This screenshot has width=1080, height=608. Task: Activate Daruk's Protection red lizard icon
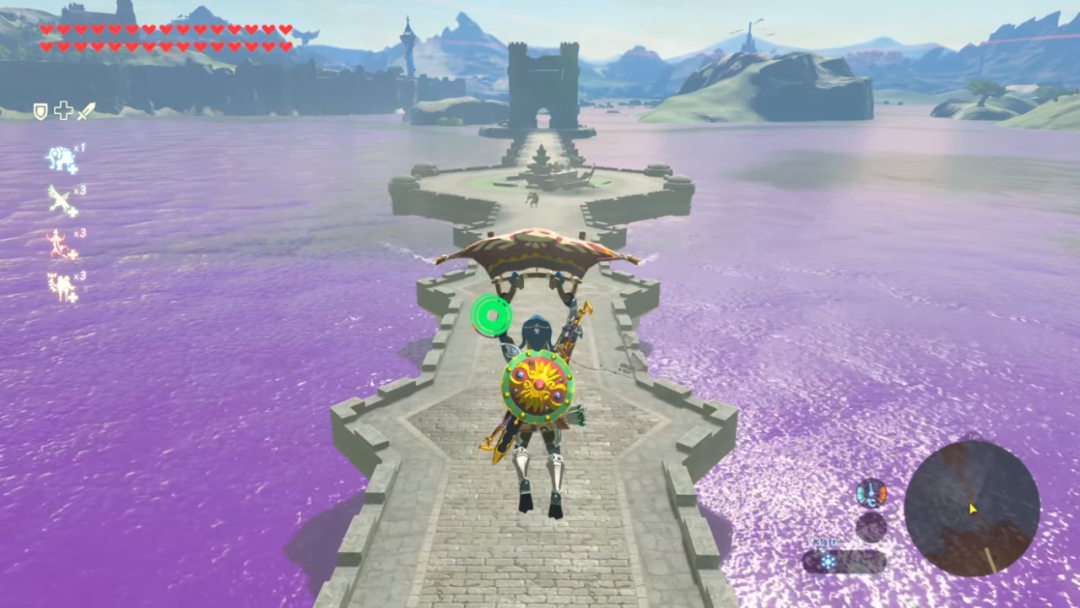[x=61, y=244]
